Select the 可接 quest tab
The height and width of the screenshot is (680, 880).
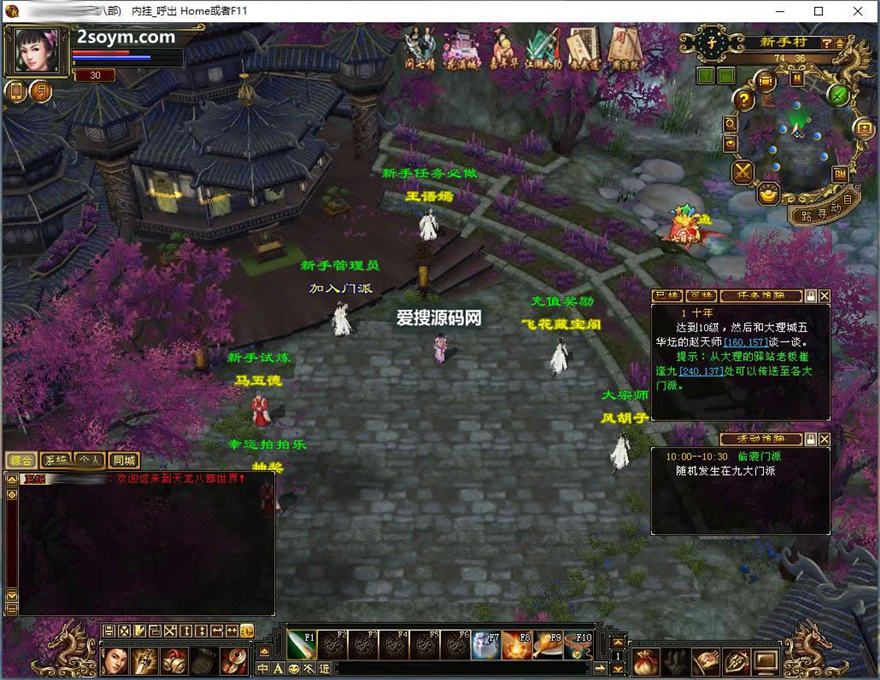700,296
